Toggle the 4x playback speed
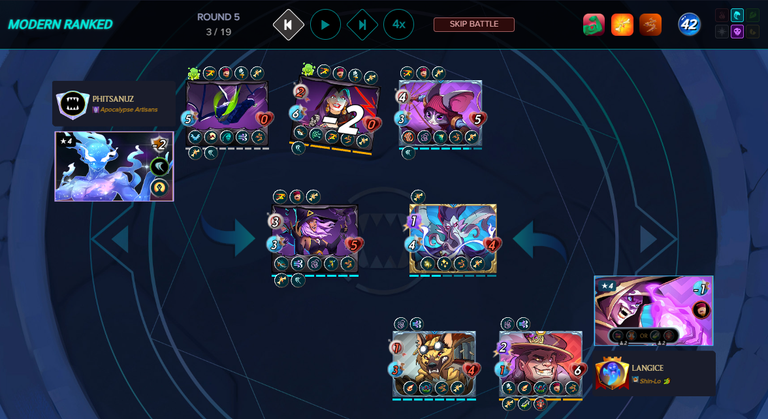 (x=398, y=24)
